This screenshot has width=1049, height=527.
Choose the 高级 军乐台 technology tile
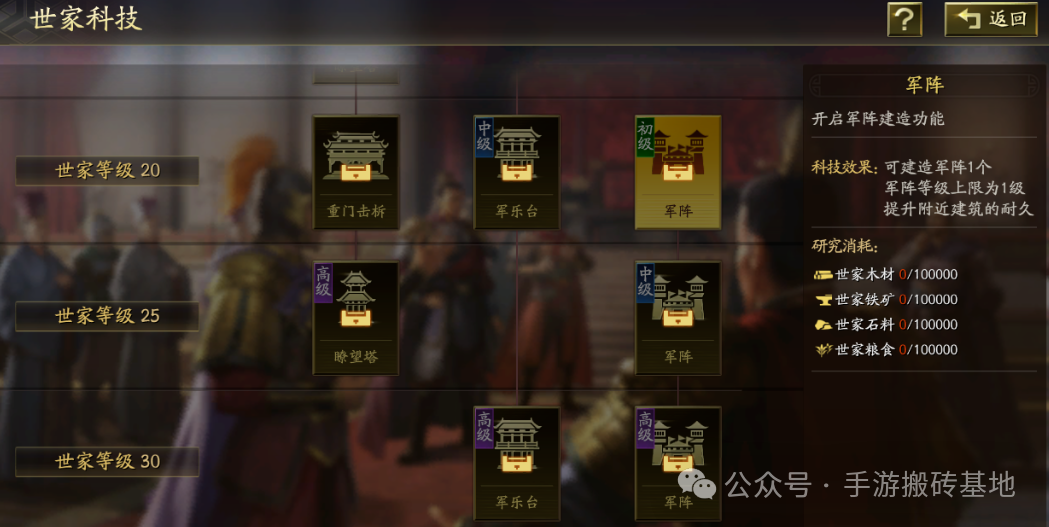517,463
